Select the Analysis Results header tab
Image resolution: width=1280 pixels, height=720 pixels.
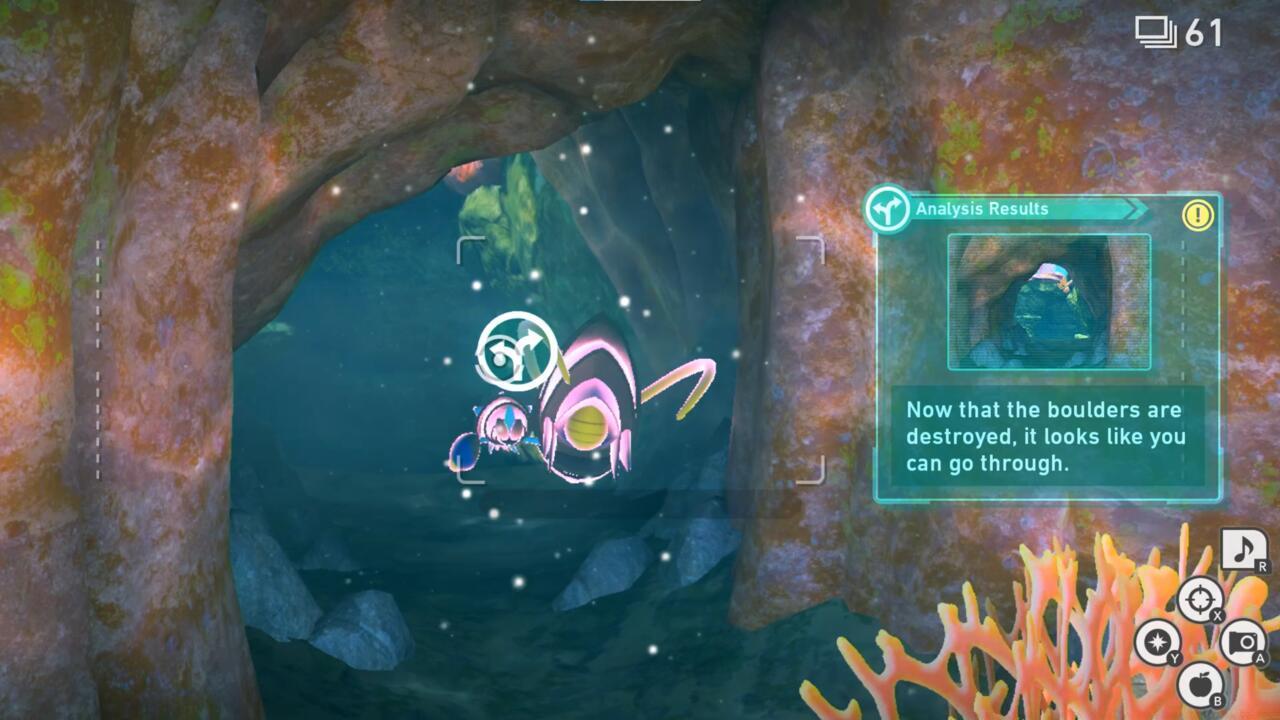coord(980,209)
